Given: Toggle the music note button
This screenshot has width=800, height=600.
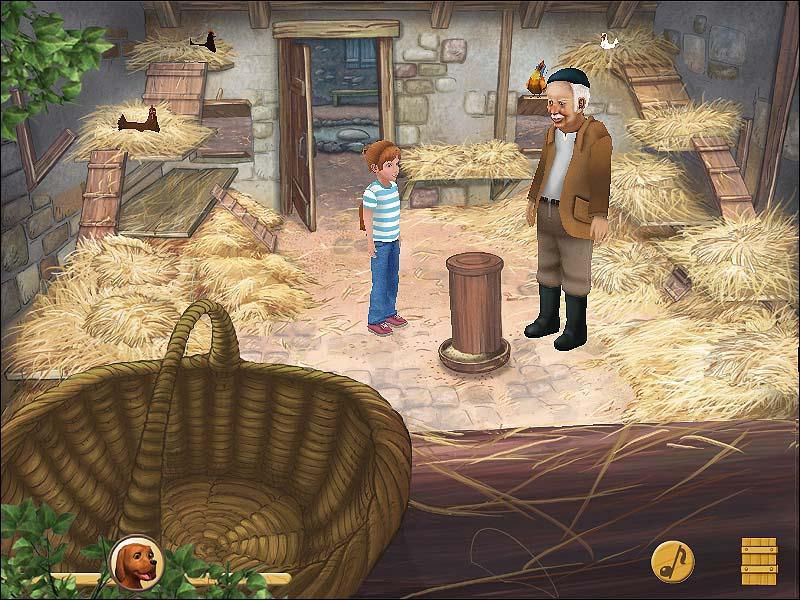Looking at the screenshot, I should click(670, 562).
